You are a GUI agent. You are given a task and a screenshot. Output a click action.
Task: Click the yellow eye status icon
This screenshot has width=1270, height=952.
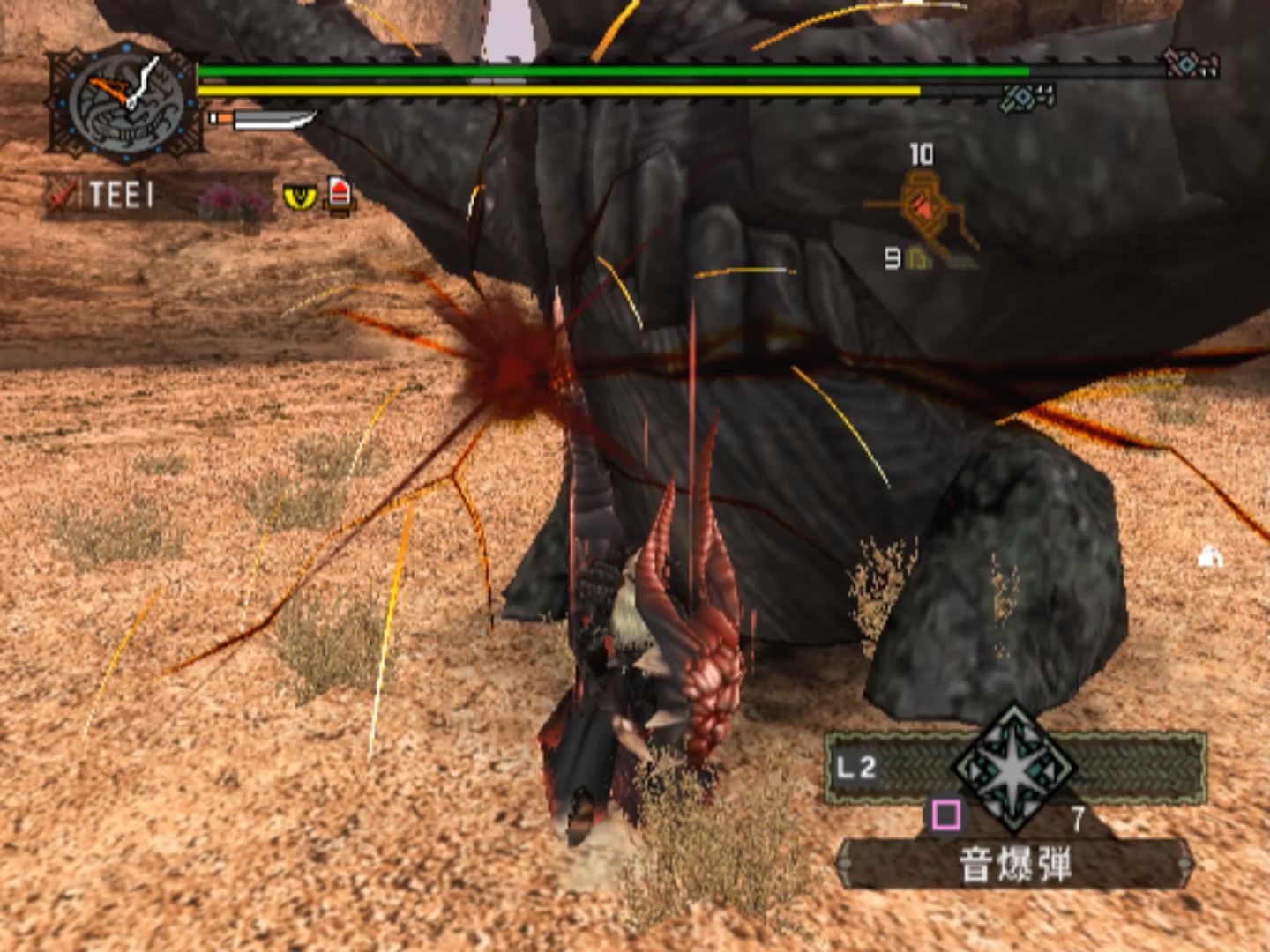coord(299,197)
